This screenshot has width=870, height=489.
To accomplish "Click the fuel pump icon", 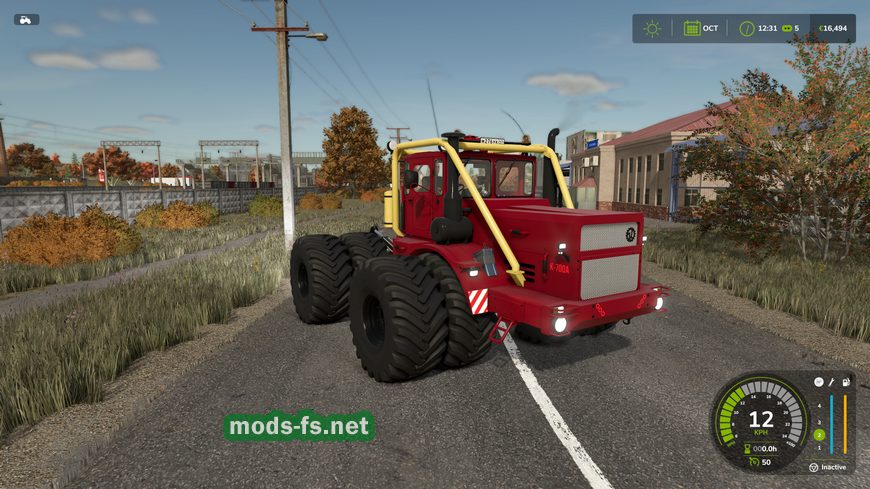I will (x=845, y=382).
